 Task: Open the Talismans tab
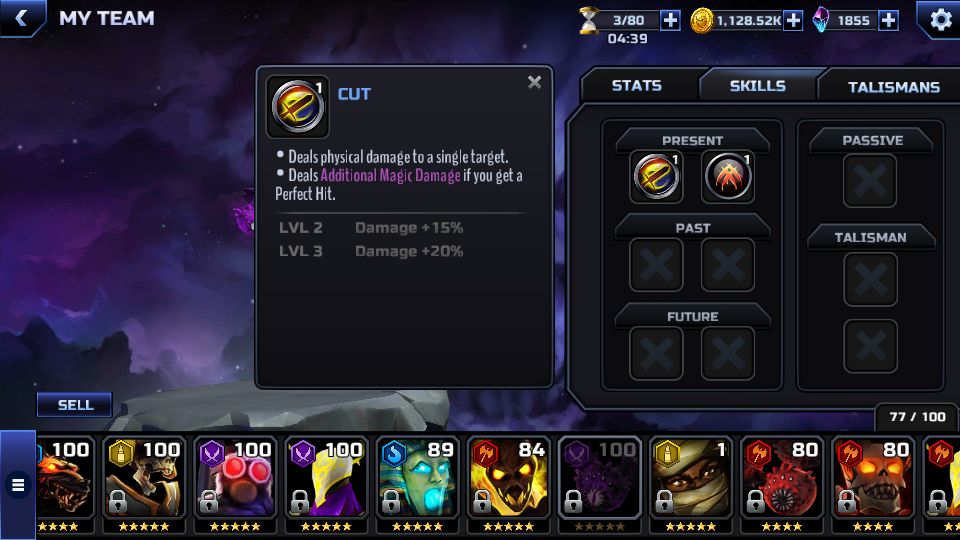click(893, 87)
